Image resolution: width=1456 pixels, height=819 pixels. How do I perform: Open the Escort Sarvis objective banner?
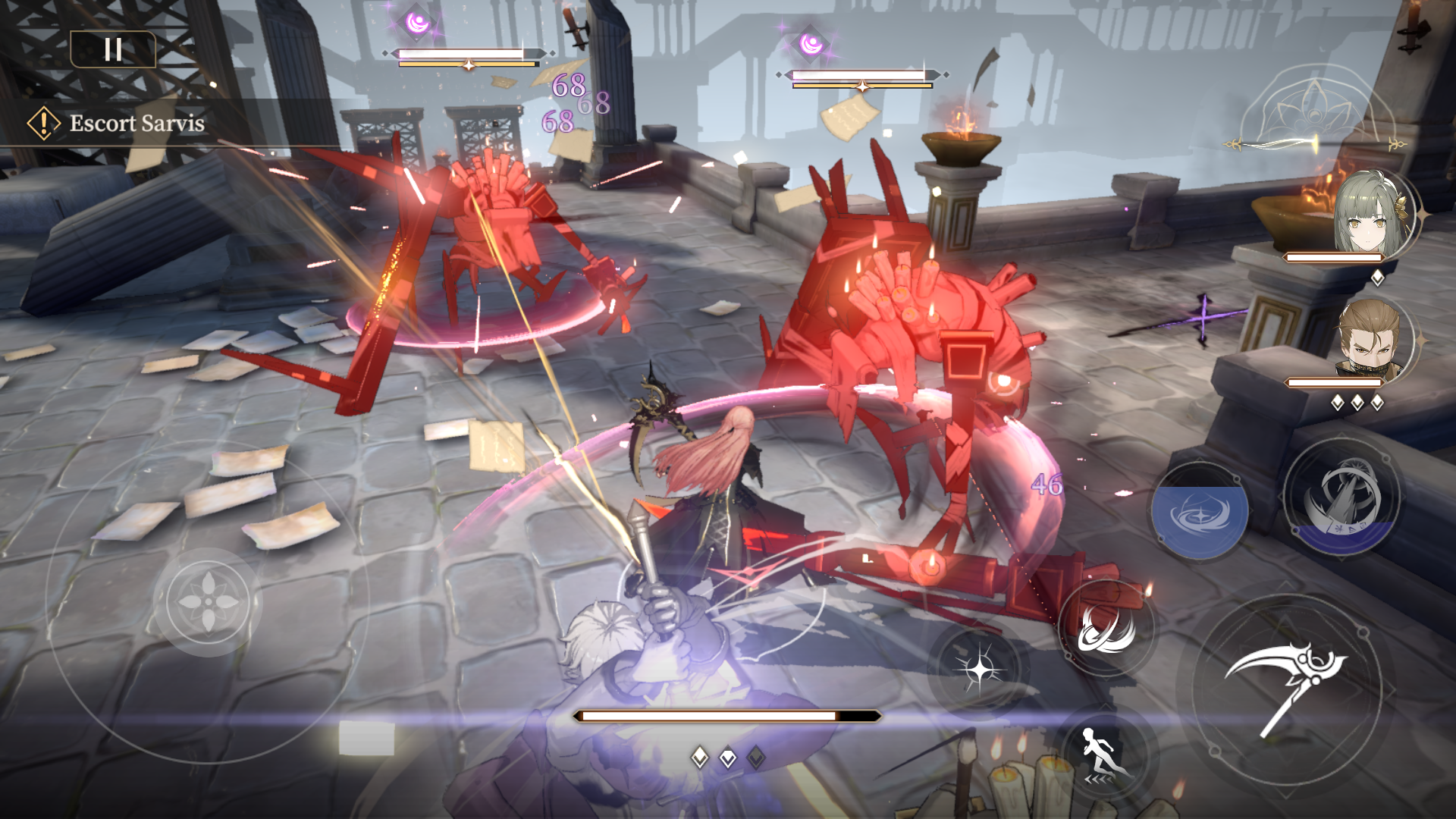pyautogui.click(x=136, y=121)
